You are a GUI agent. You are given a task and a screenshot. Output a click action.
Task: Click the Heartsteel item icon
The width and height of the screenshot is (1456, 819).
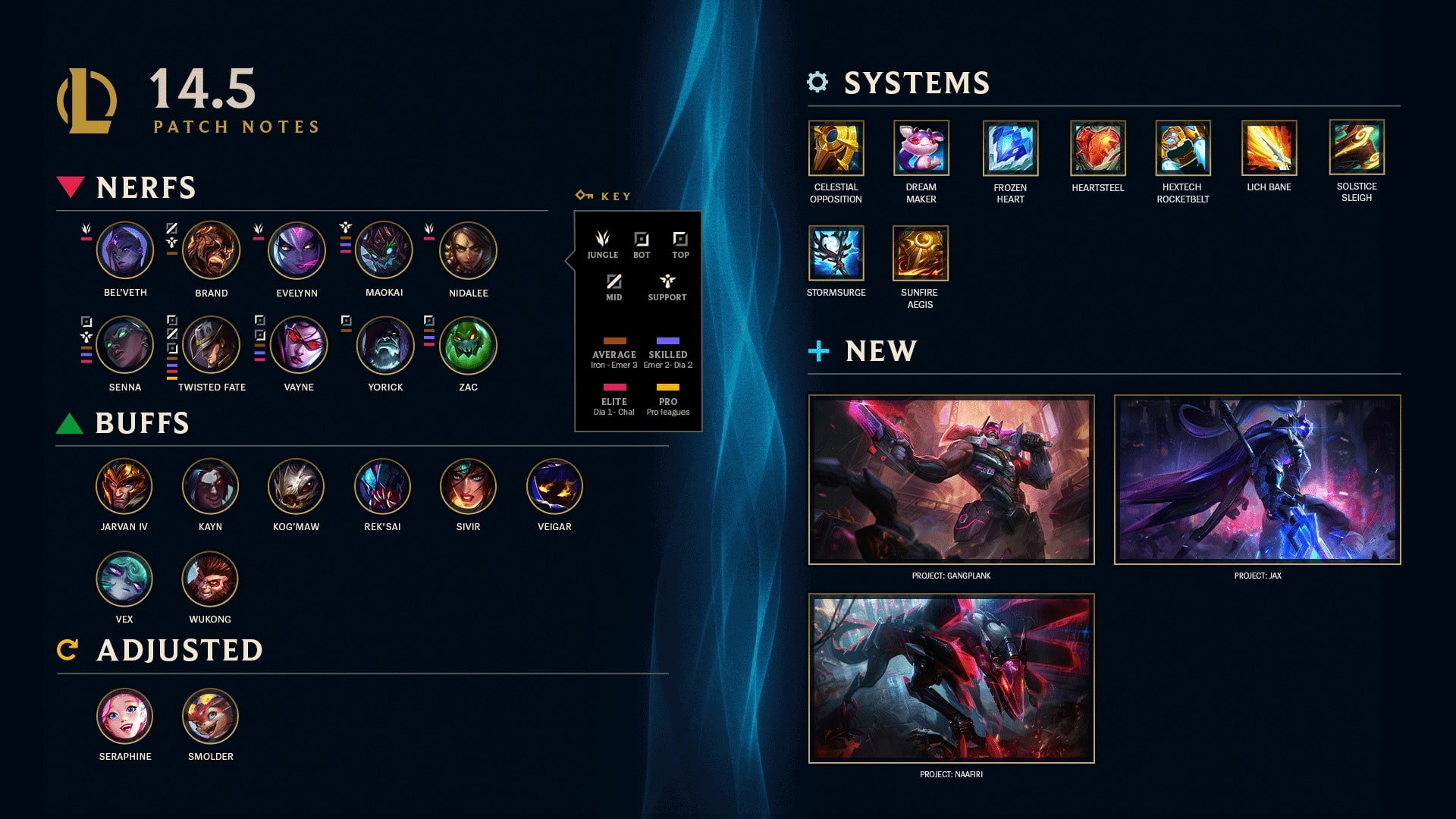pos(1097,148)
